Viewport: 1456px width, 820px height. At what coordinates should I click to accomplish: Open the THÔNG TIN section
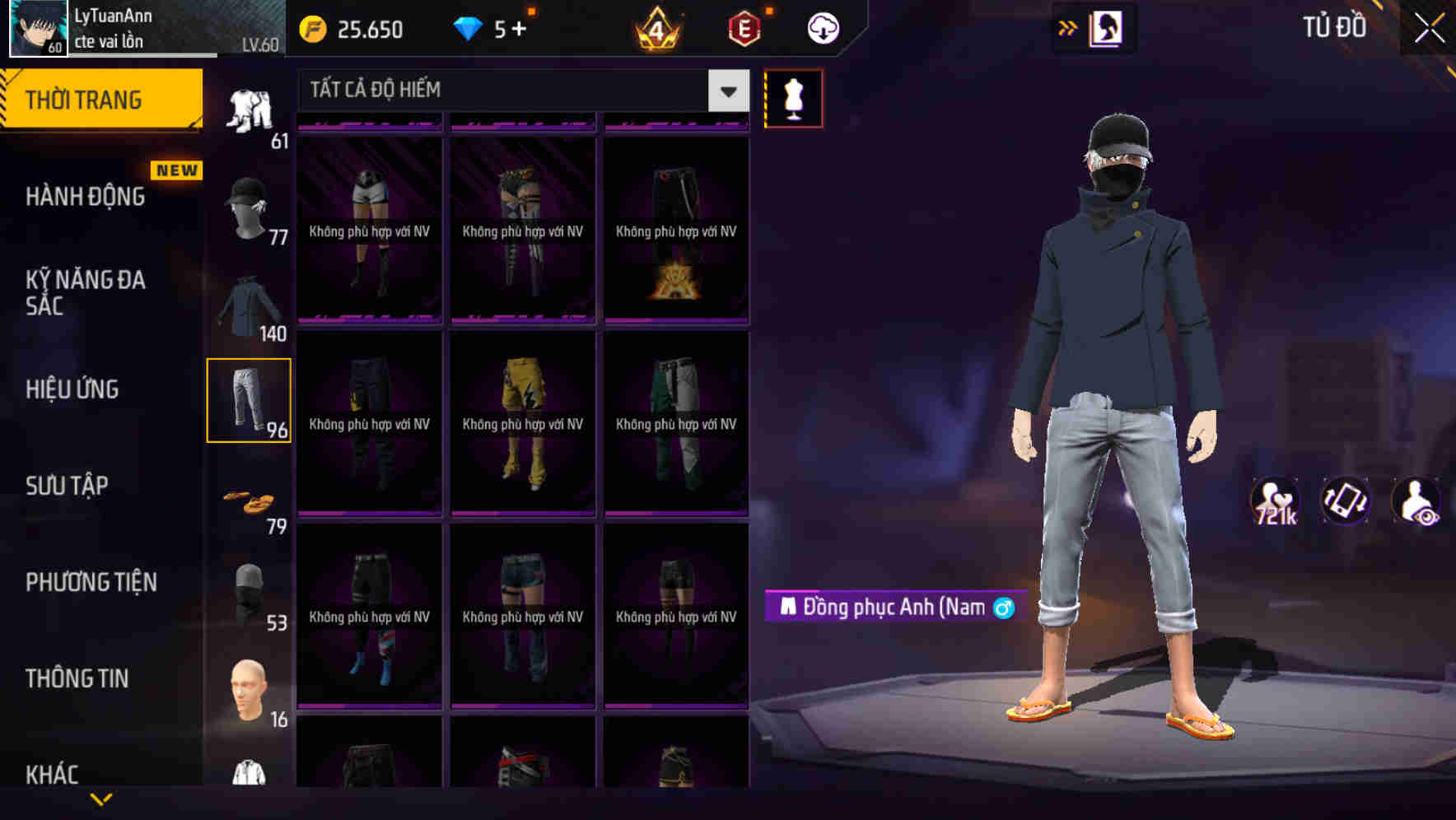[x=78, y=678]
